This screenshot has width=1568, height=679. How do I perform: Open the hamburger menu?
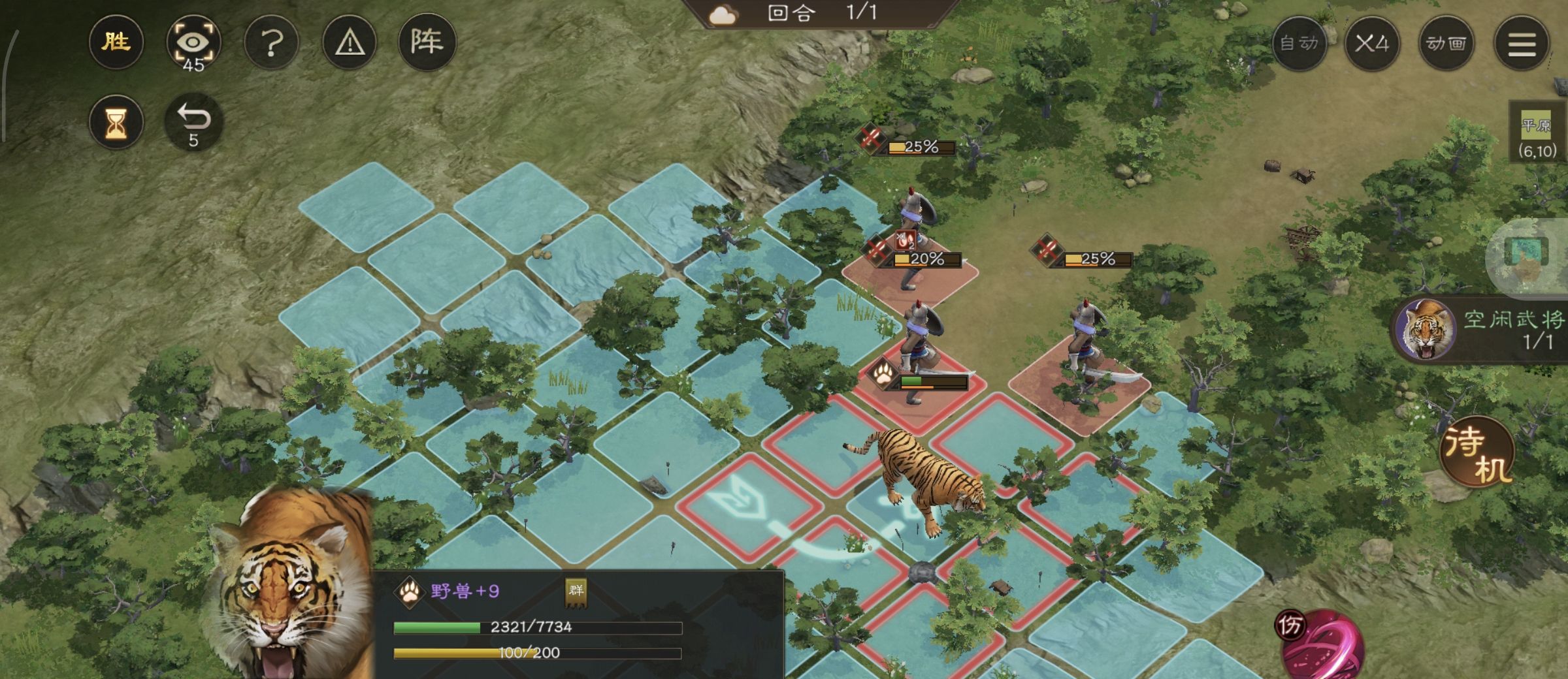[1522, 44]
